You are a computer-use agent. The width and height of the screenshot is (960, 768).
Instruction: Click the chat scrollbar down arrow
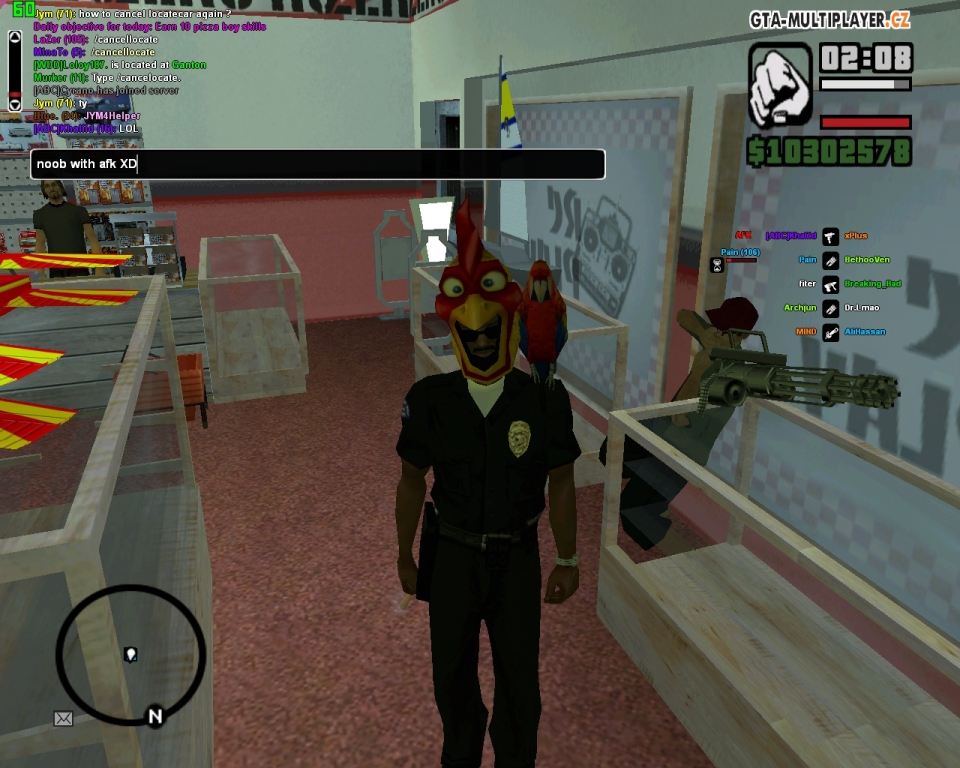15,103
